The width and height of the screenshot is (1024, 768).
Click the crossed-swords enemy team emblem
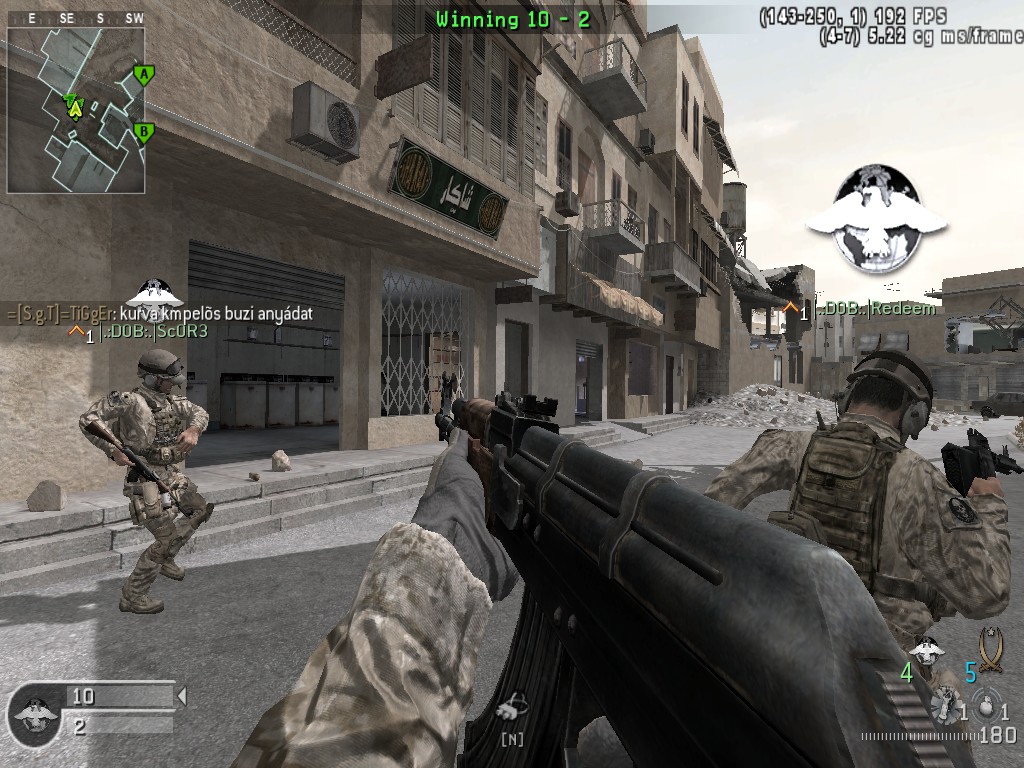click(990, 648)
